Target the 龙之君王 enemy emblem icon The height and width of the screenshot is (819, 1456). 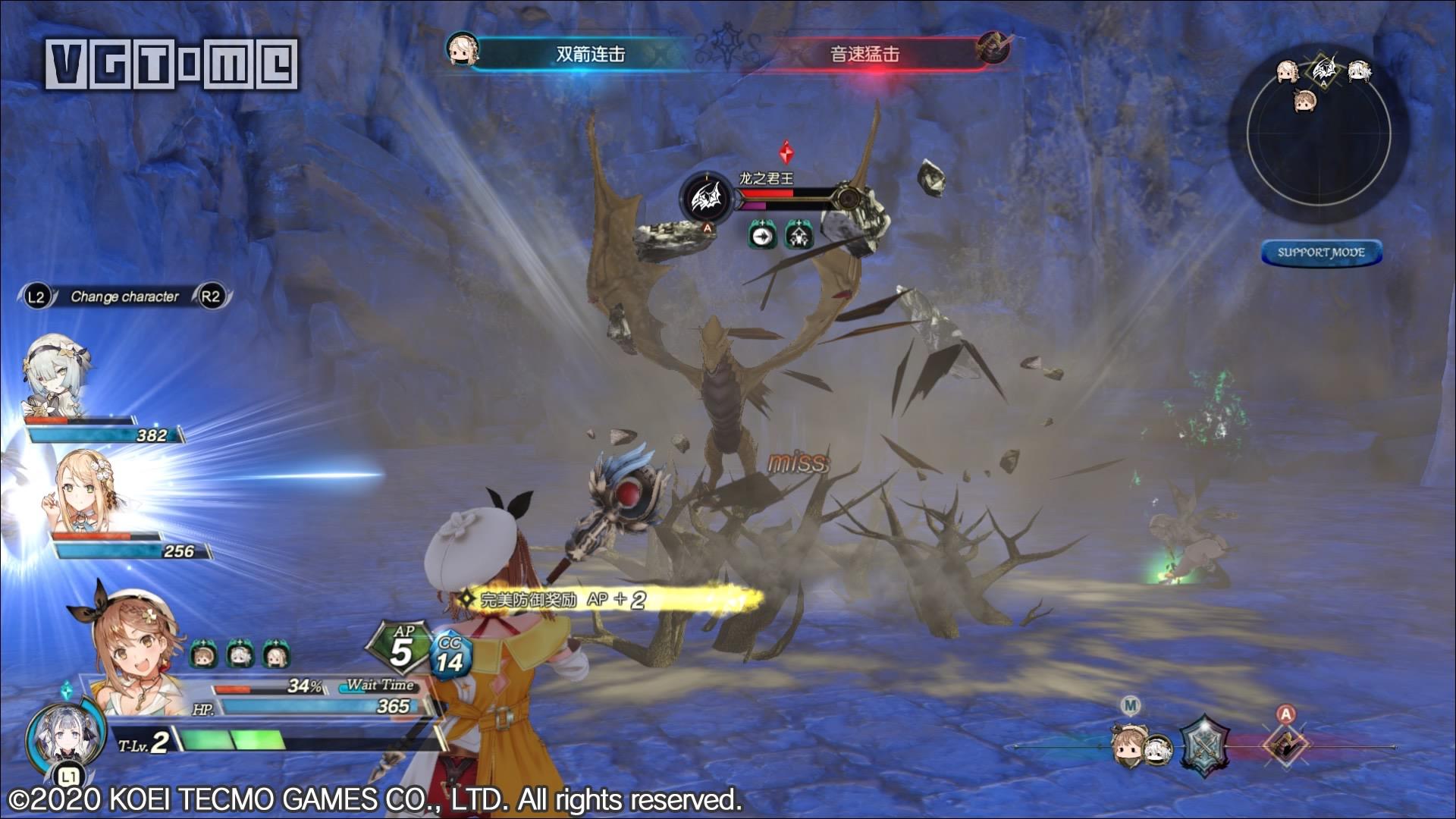tap(706, 198)
